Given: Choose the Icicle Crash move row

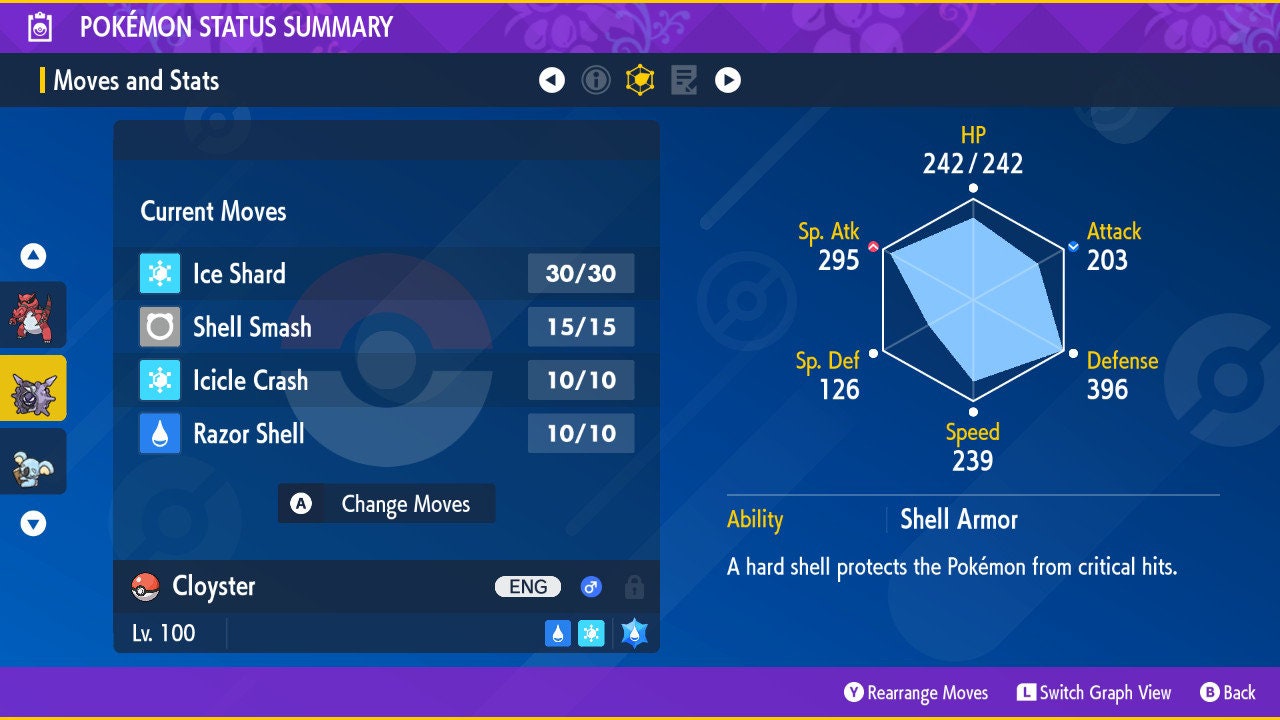Looking at the screenshot, I should [386, 380].
